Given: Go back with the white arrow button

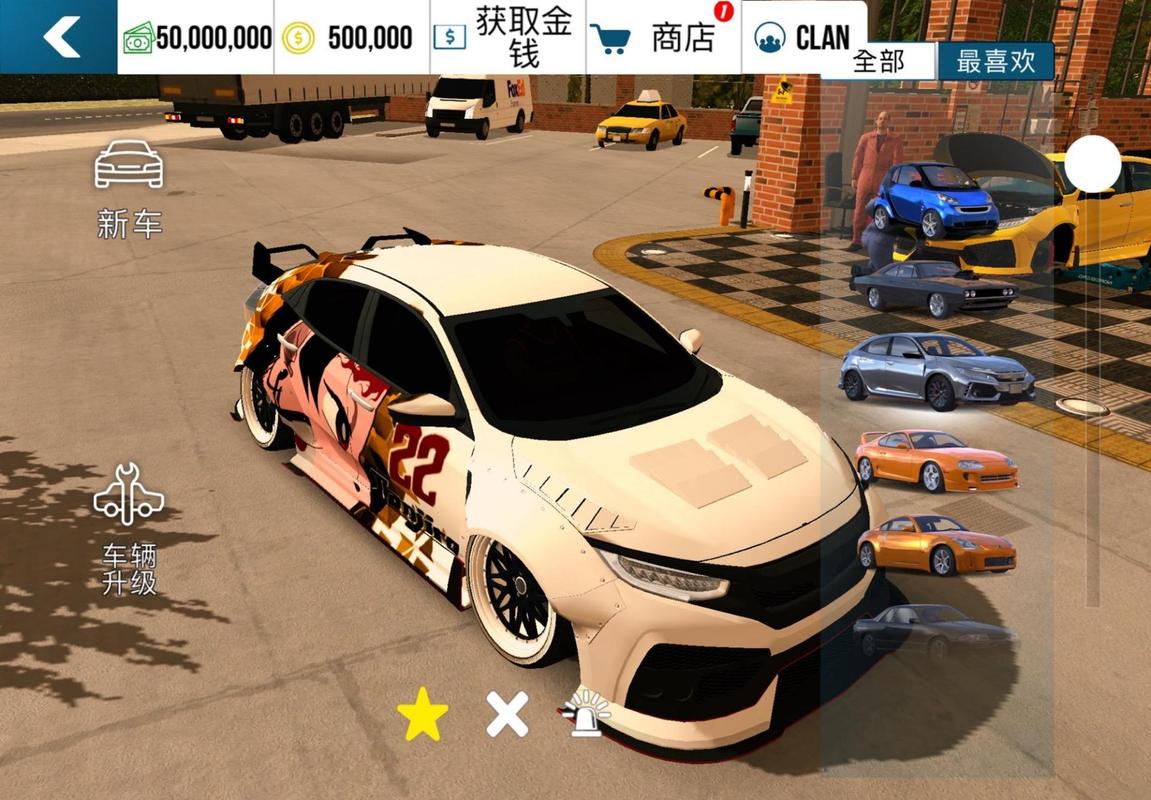Looking at the screenshot, I should click(x=59, y=37).
